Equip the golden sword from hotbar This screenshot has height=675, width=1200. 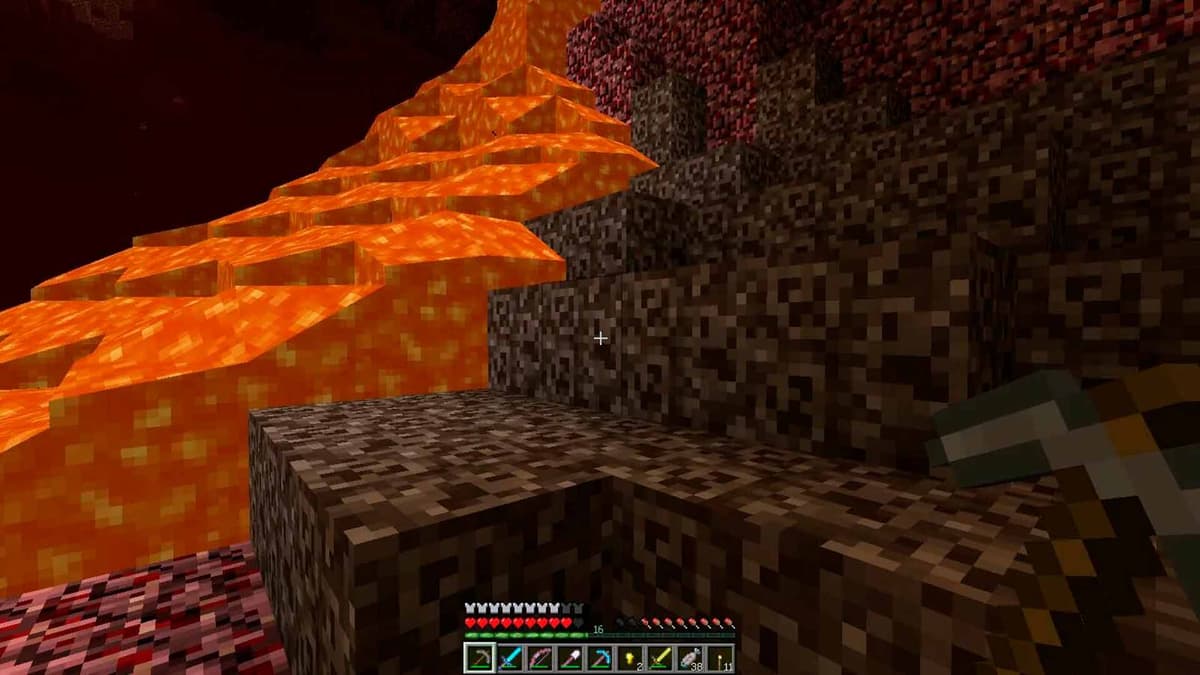point(659,658)
